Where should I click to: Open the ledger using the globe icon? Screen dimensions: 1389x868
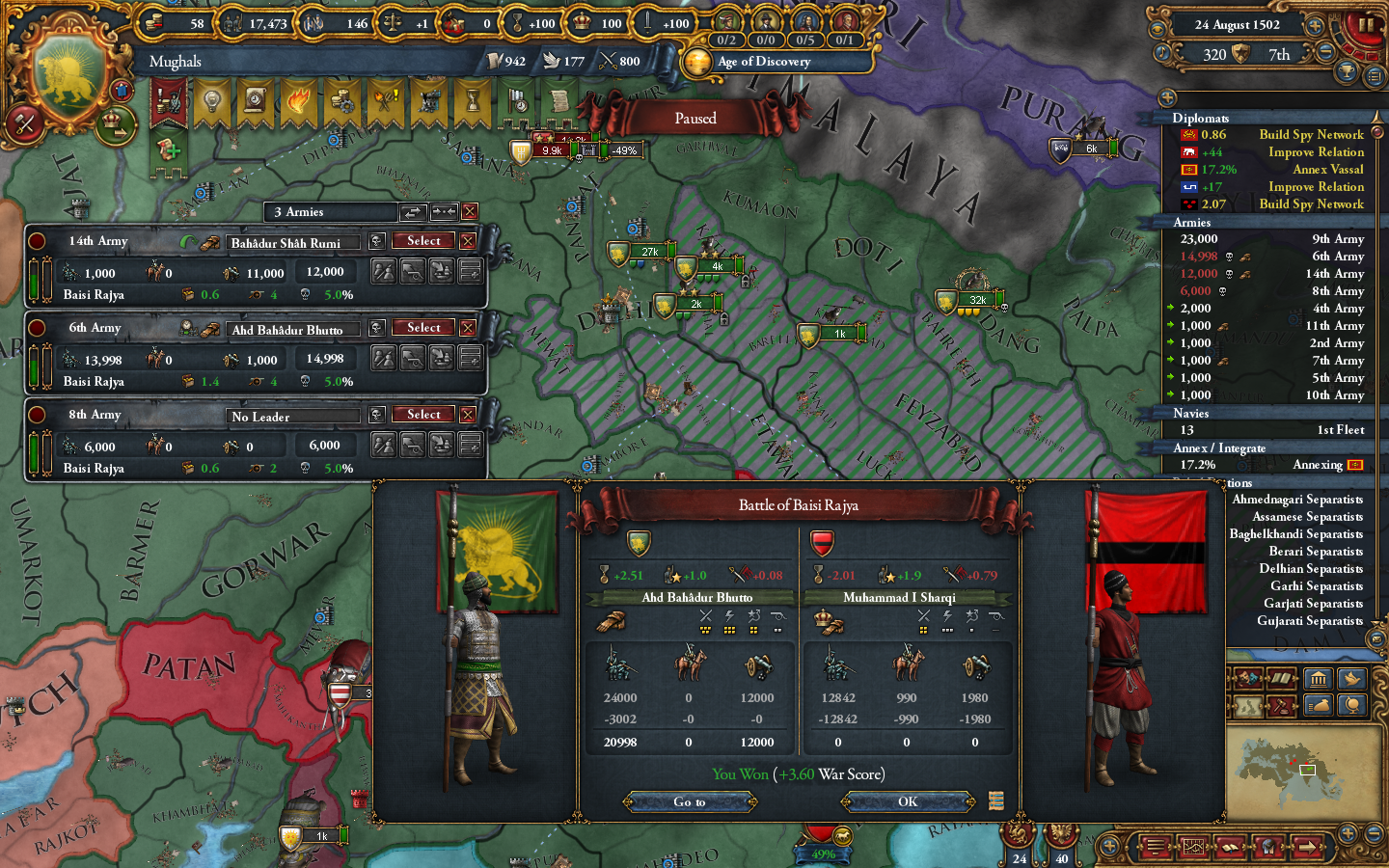click(1350, 707)
